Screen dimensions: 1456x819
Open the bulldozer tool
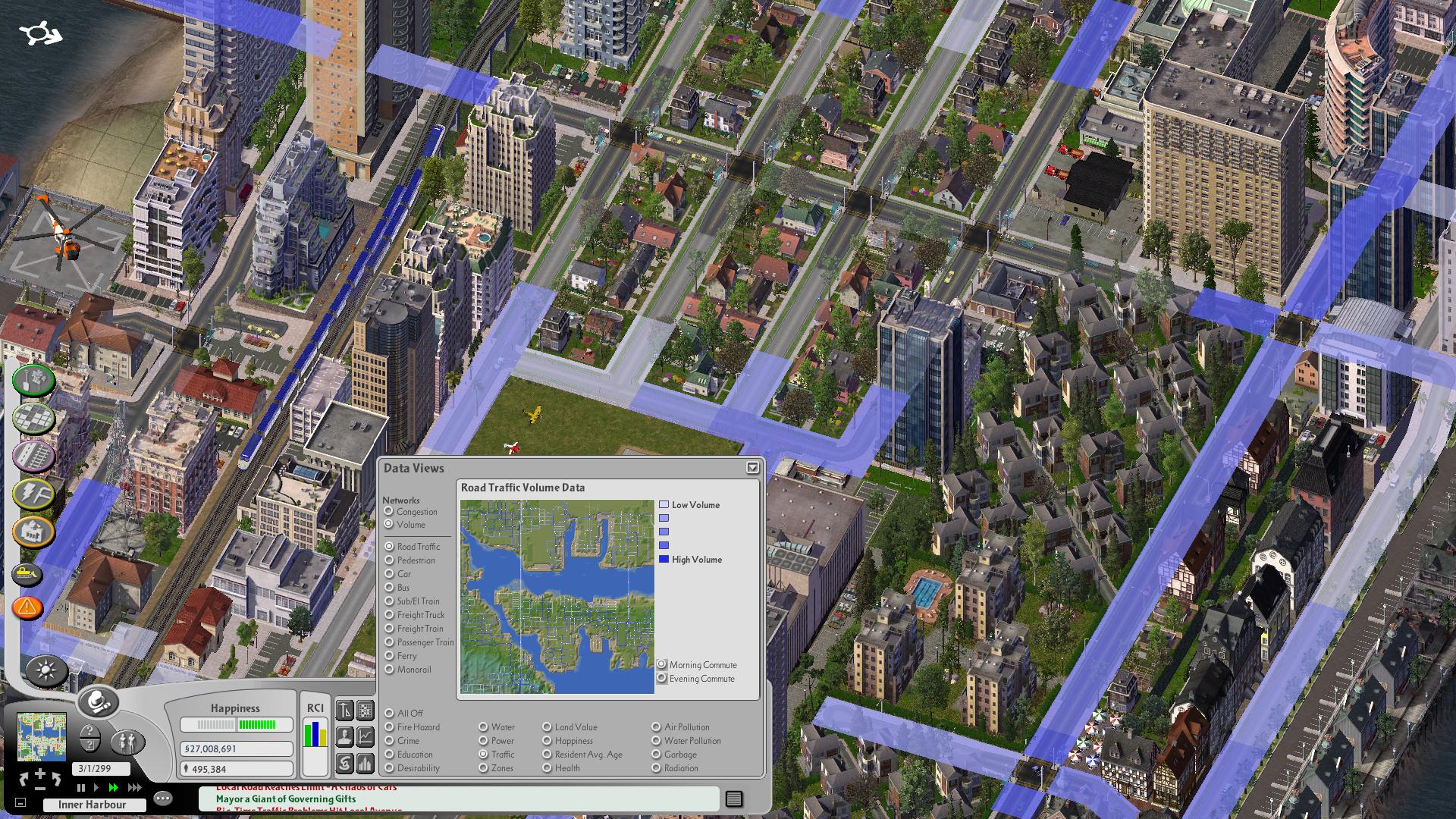click(27, 576)
